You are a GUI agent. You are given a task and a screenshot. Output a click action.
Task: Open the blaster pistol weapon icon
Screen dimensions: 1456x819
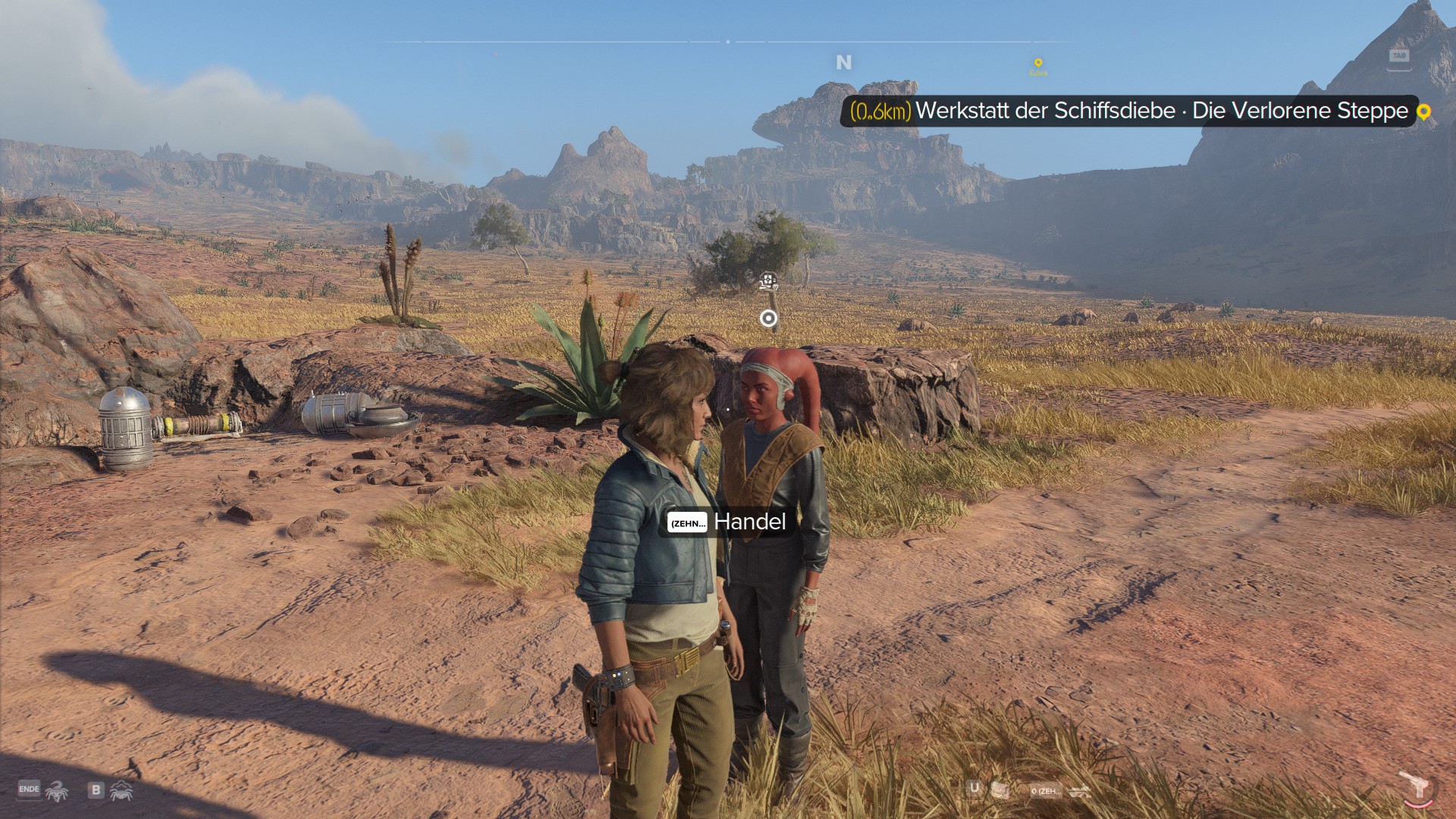pyautogui.click(x=1414, y=786)
